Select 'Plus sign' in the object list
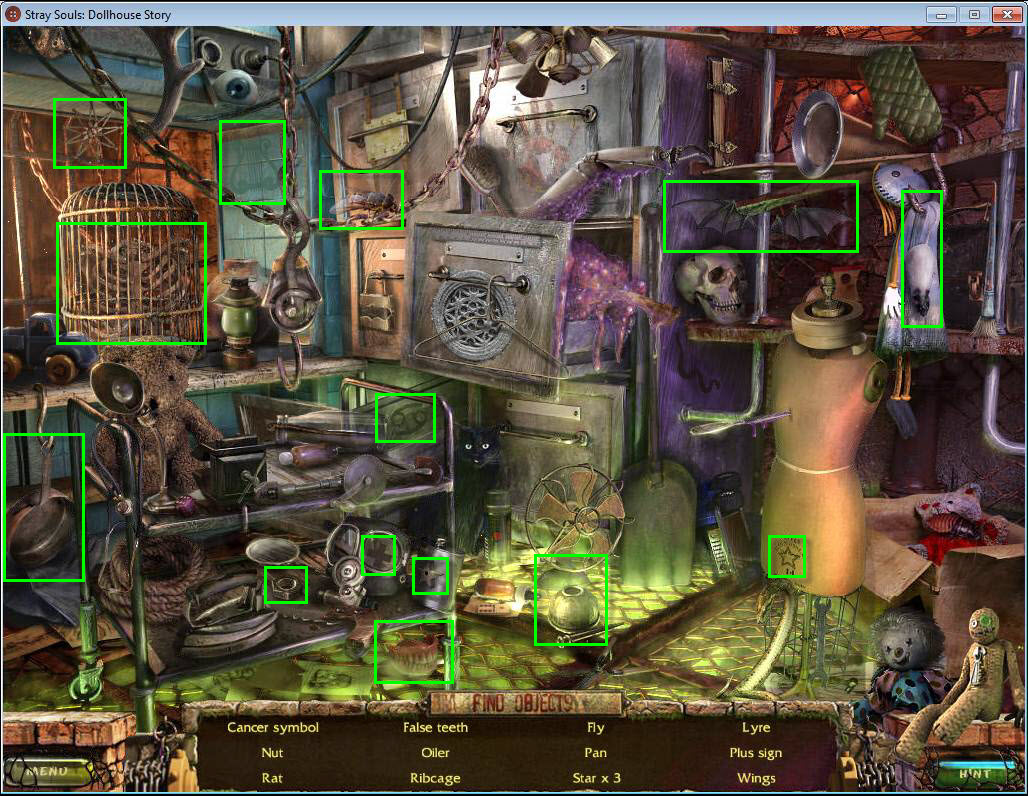This screenshot has width=1028, height=796. click(x=756, y=752)
